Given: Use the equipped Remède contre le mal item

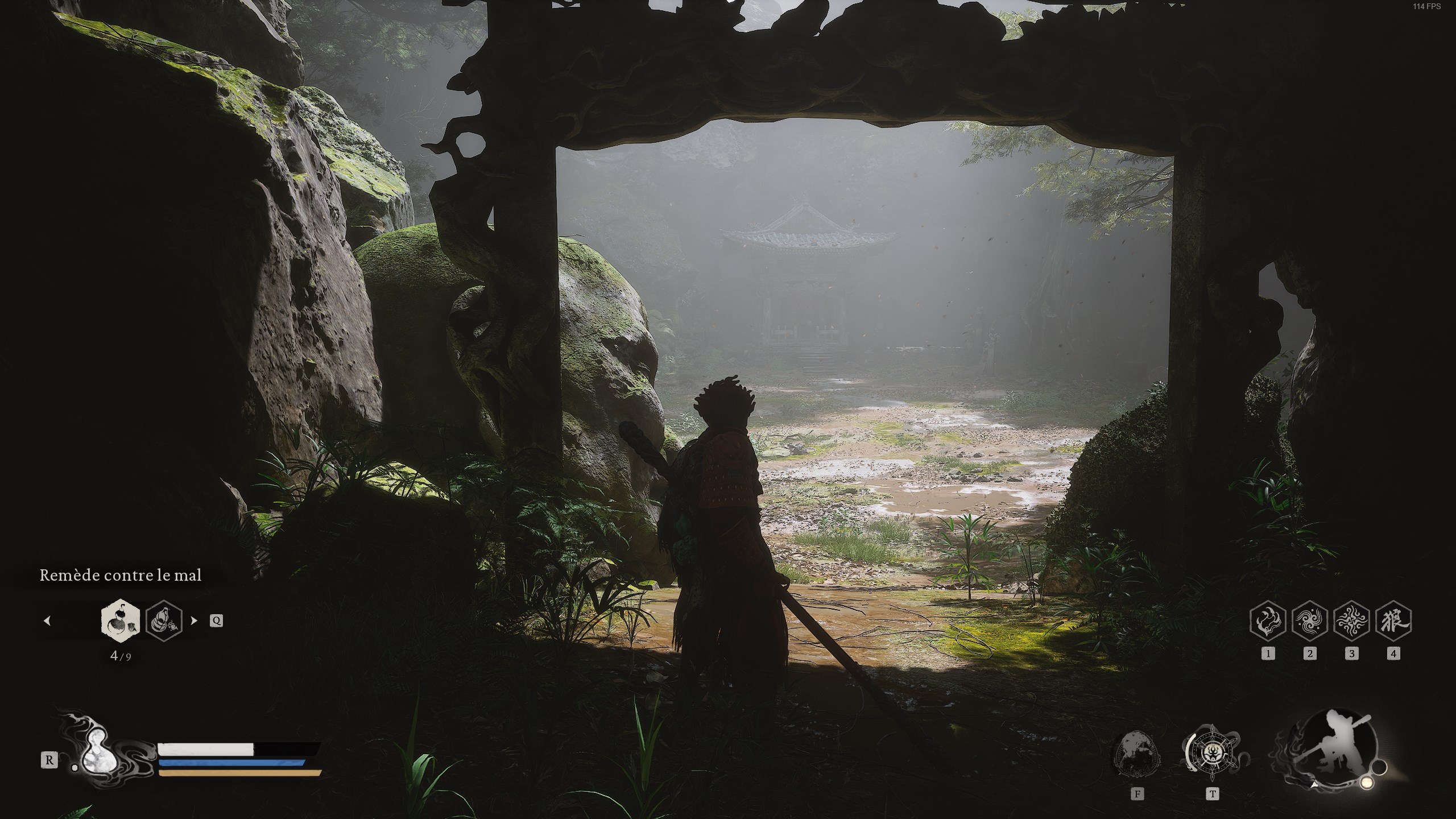Looking at the screenshot, I should click(119, 622).
